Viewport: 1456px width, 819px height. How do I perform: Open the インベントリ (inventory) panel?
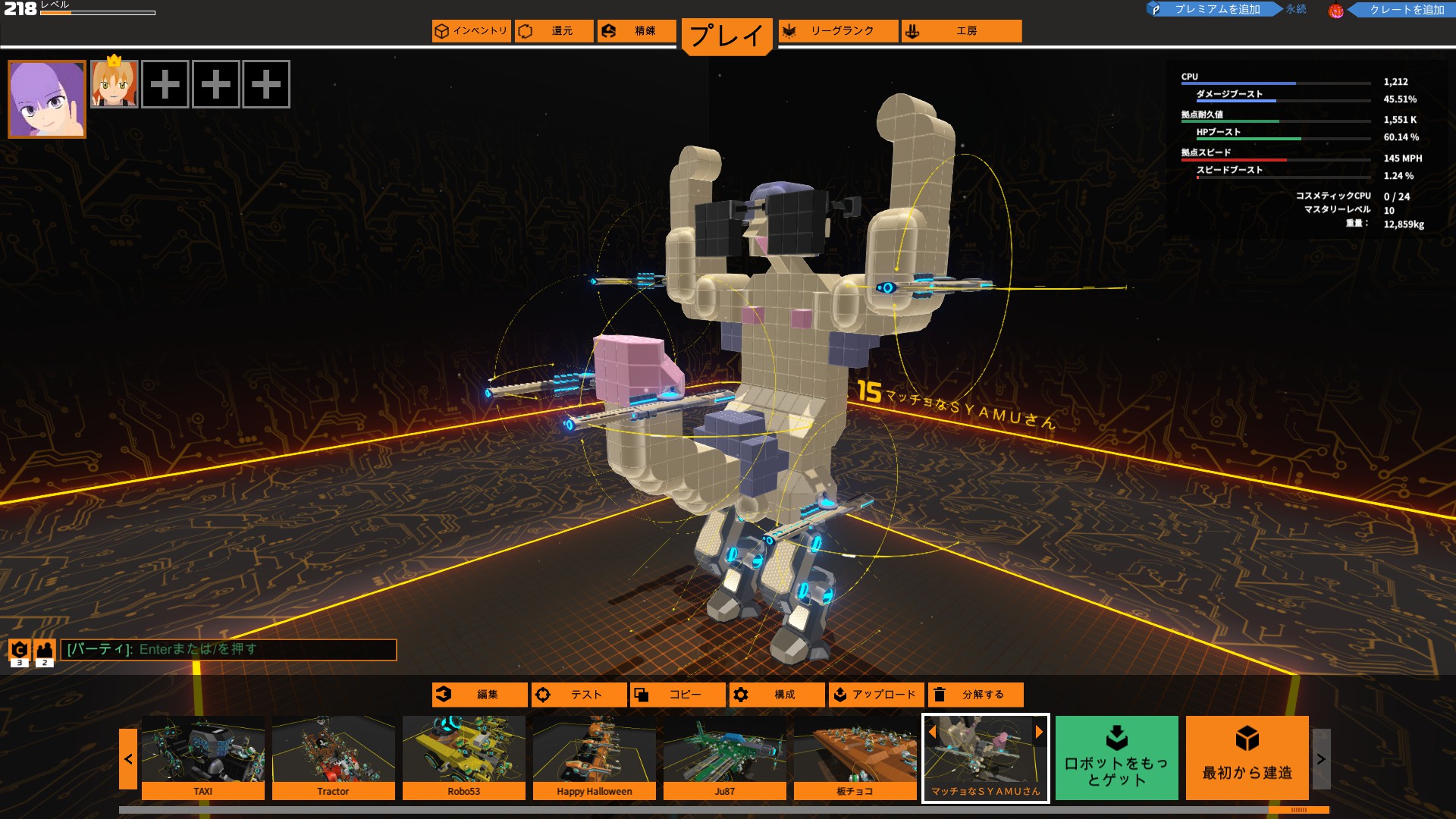[x=472, y=32]
